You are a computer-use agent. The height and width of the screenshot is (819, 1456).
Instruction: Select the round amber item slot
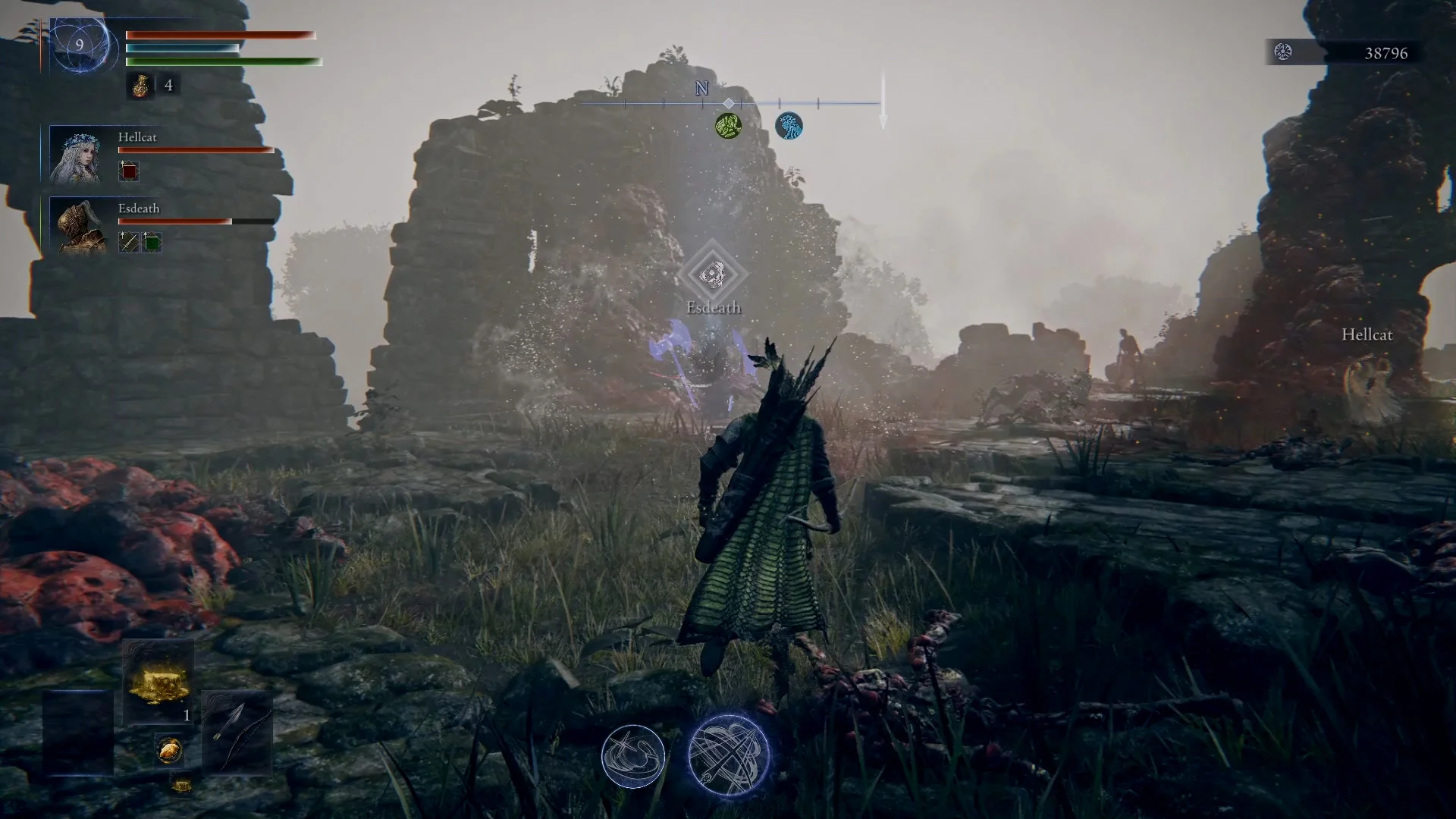(169, 750)
